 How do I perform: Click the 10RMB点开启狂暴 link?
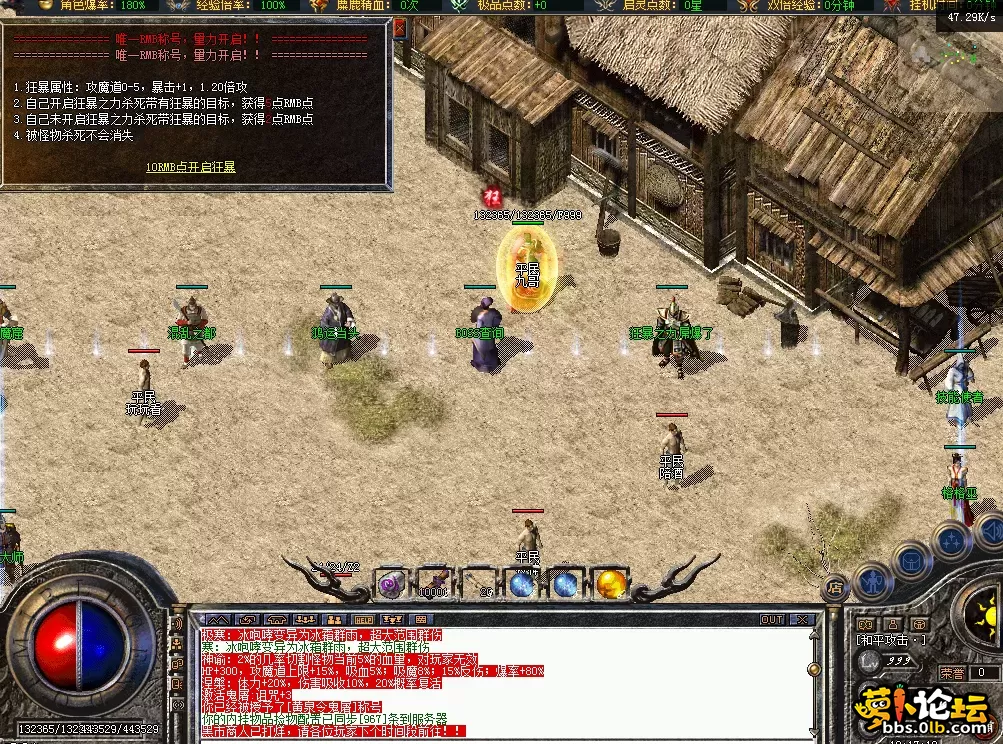tap(191, 166)
